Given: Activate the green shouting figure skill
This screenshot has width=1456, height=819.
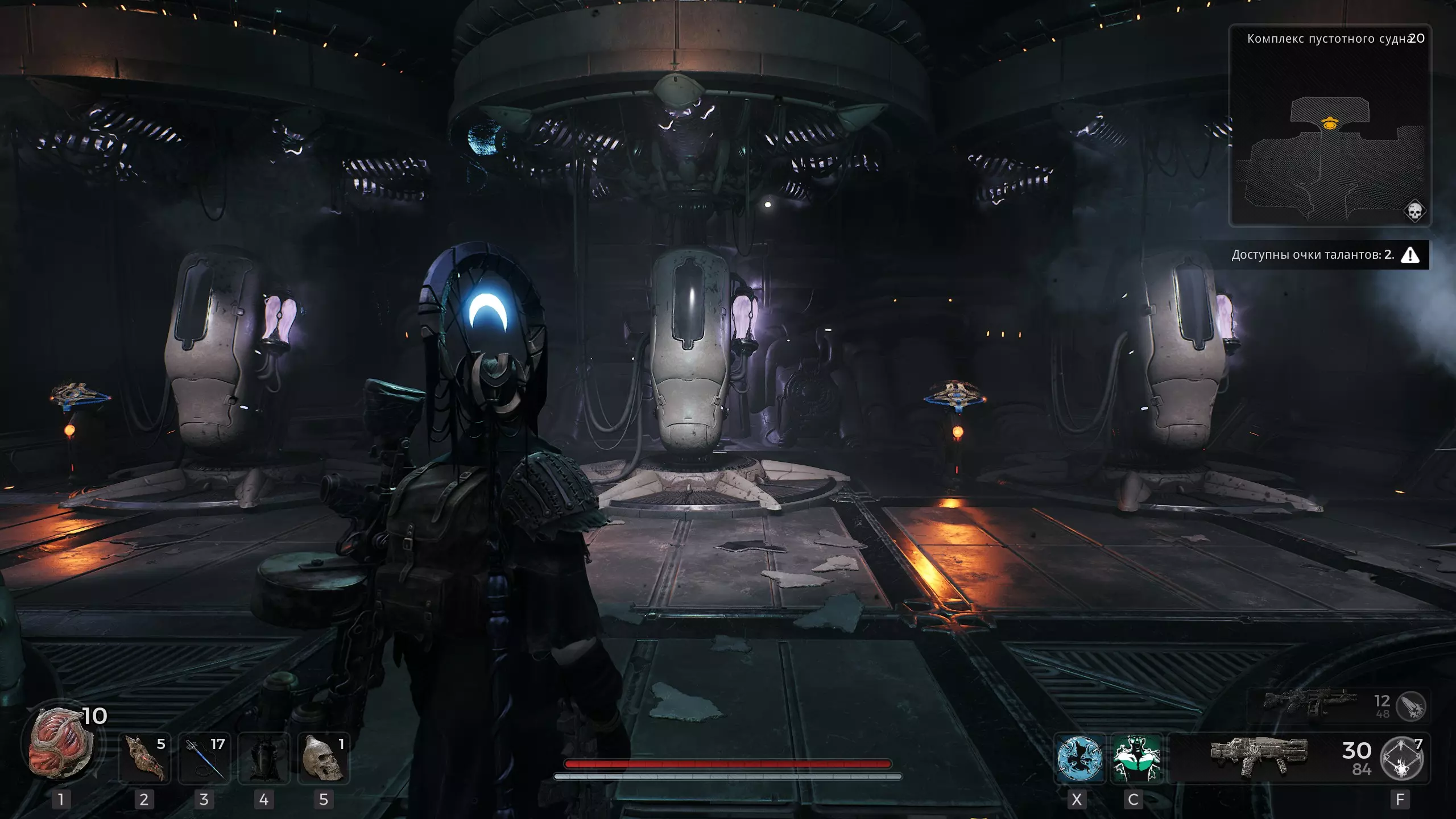Looking at the screenshot, I should click(1136, 759).
